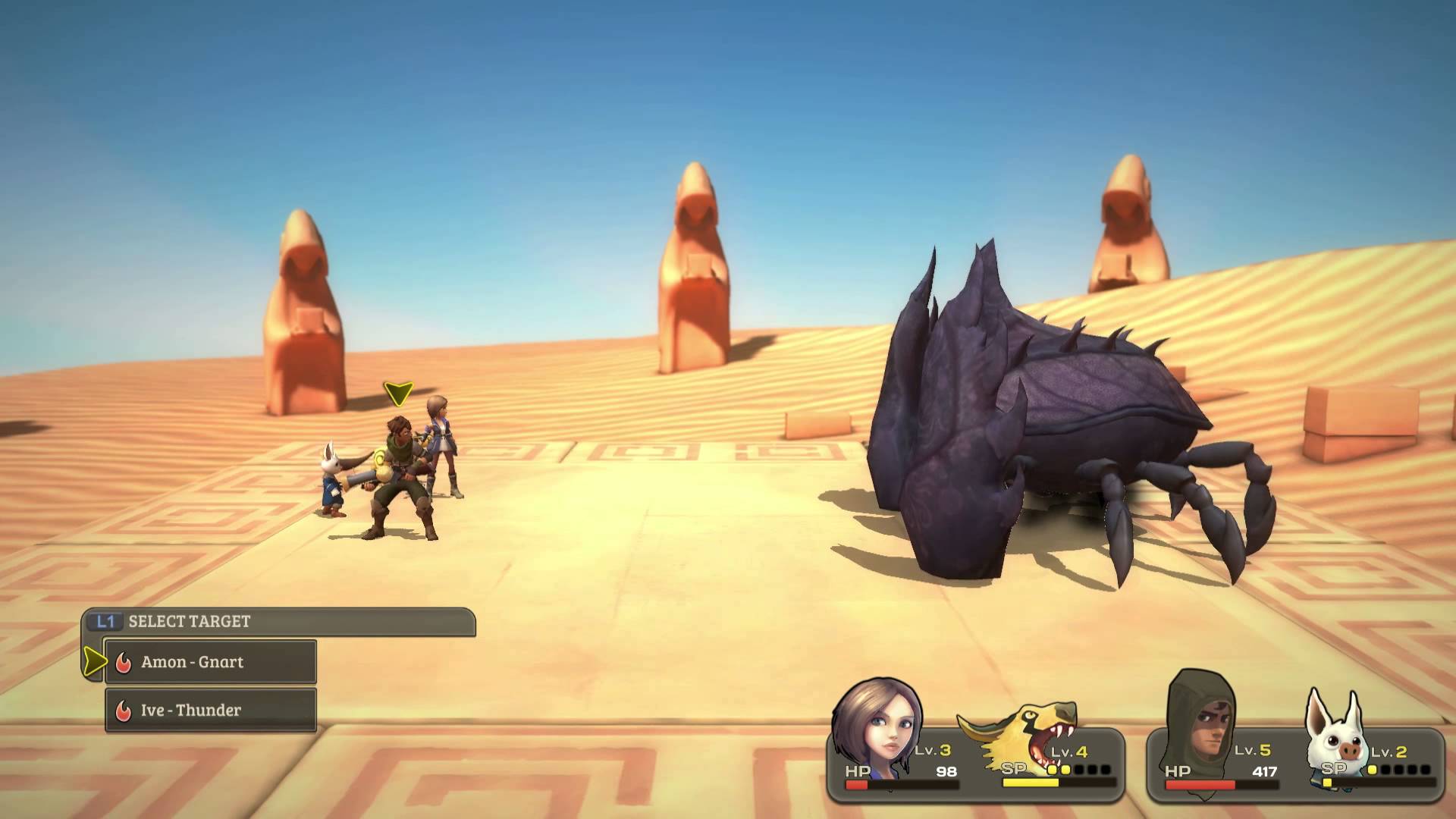The image size is (1456, 819).
Task: Click Ive's portrait in the party panel
Action: coord(877,724)
